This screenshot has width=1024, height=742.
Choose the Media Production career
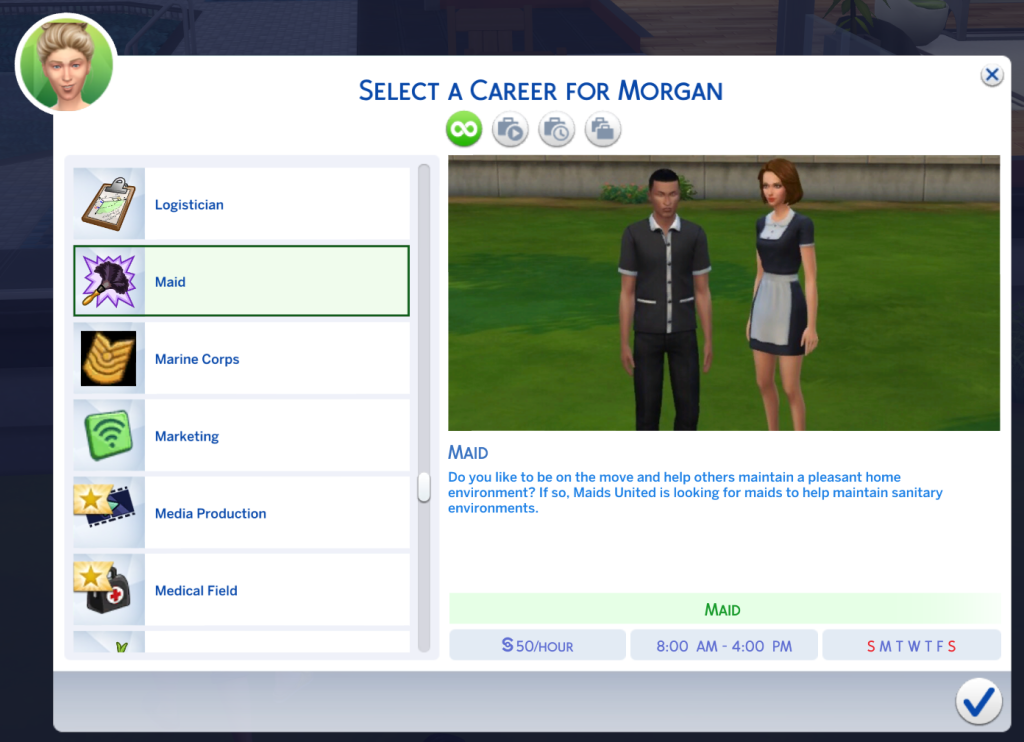coord(241,513)
